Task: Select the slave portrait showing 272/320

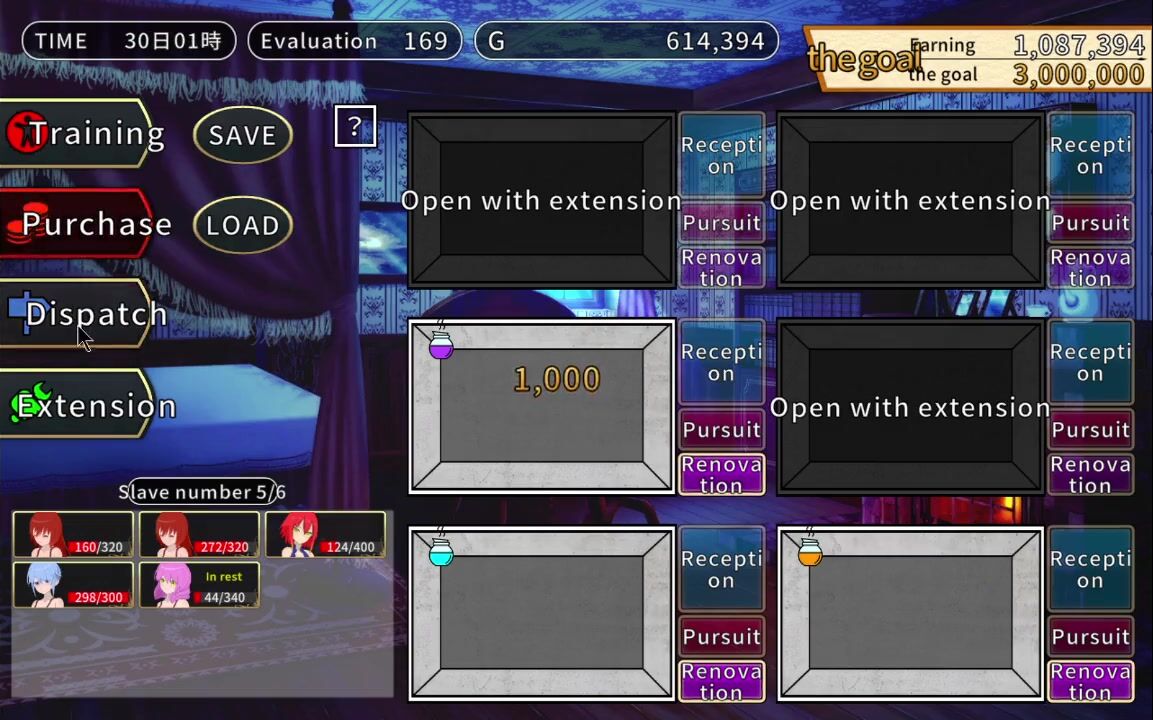Action: click(x=199, y=535)
